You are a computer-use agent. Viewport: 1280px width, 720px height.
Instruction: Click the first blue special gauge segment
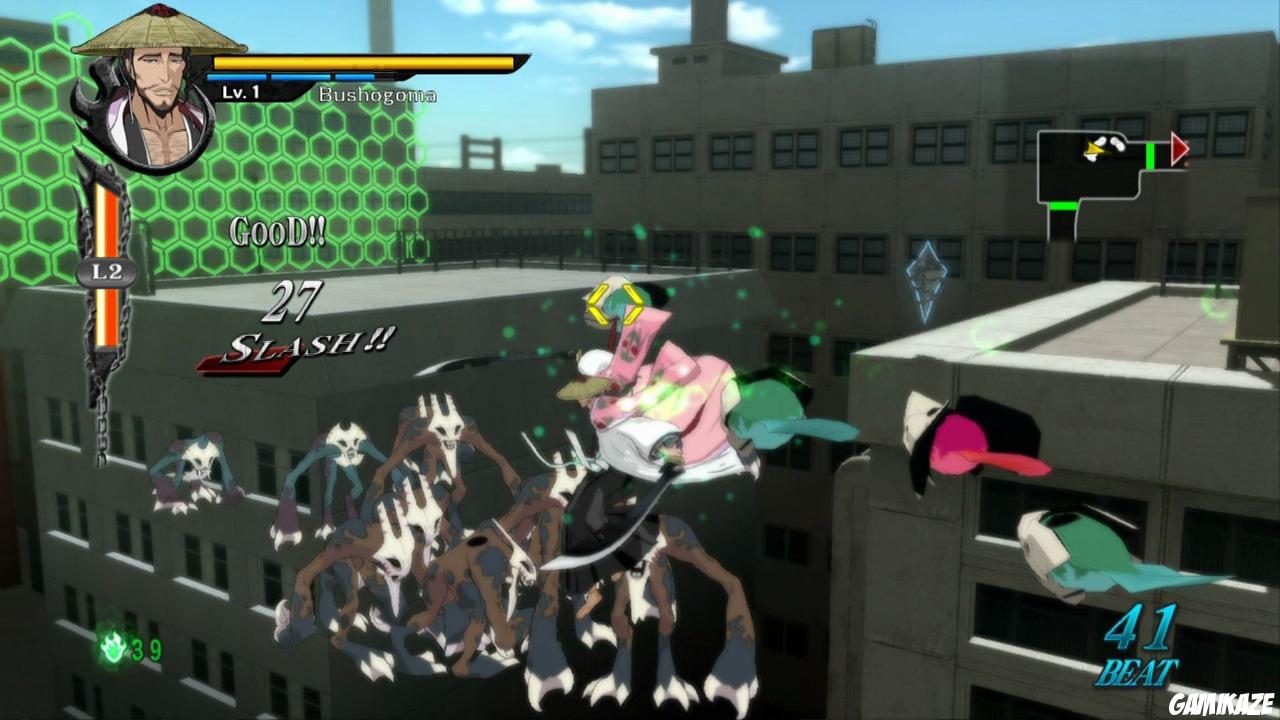pyautogui.click(x=240, y=74)
